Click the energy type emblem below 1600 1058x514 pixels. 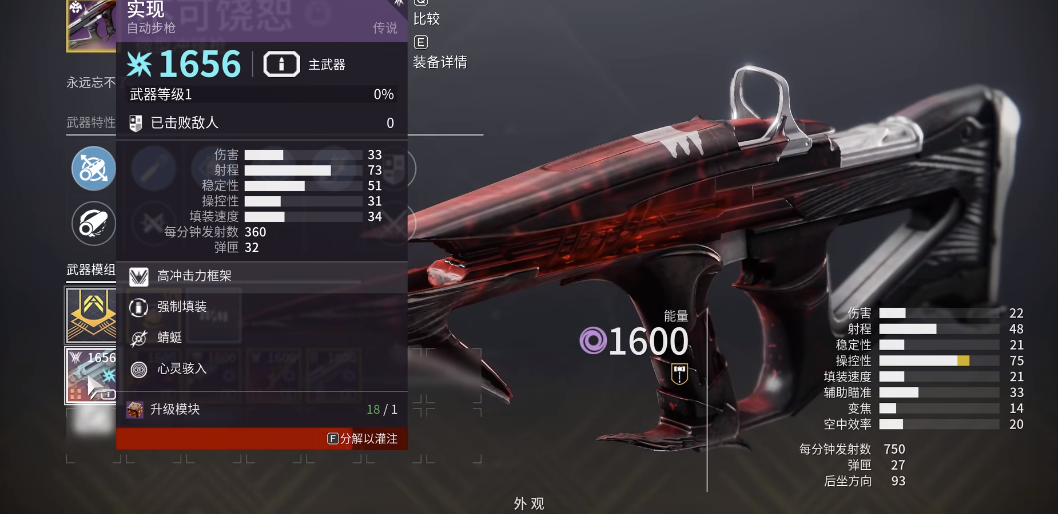(x=679, y=373)
